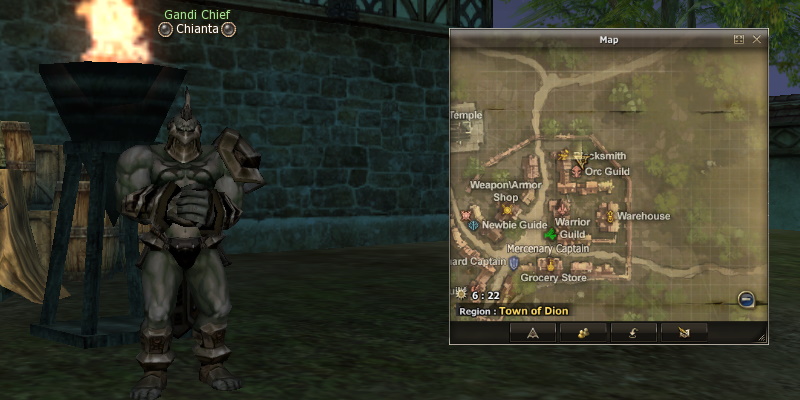The height and width of the screenshot is (400, 800).
Task: Click the fourth map toolbar button with flag icon
Action: pos(684,332)
